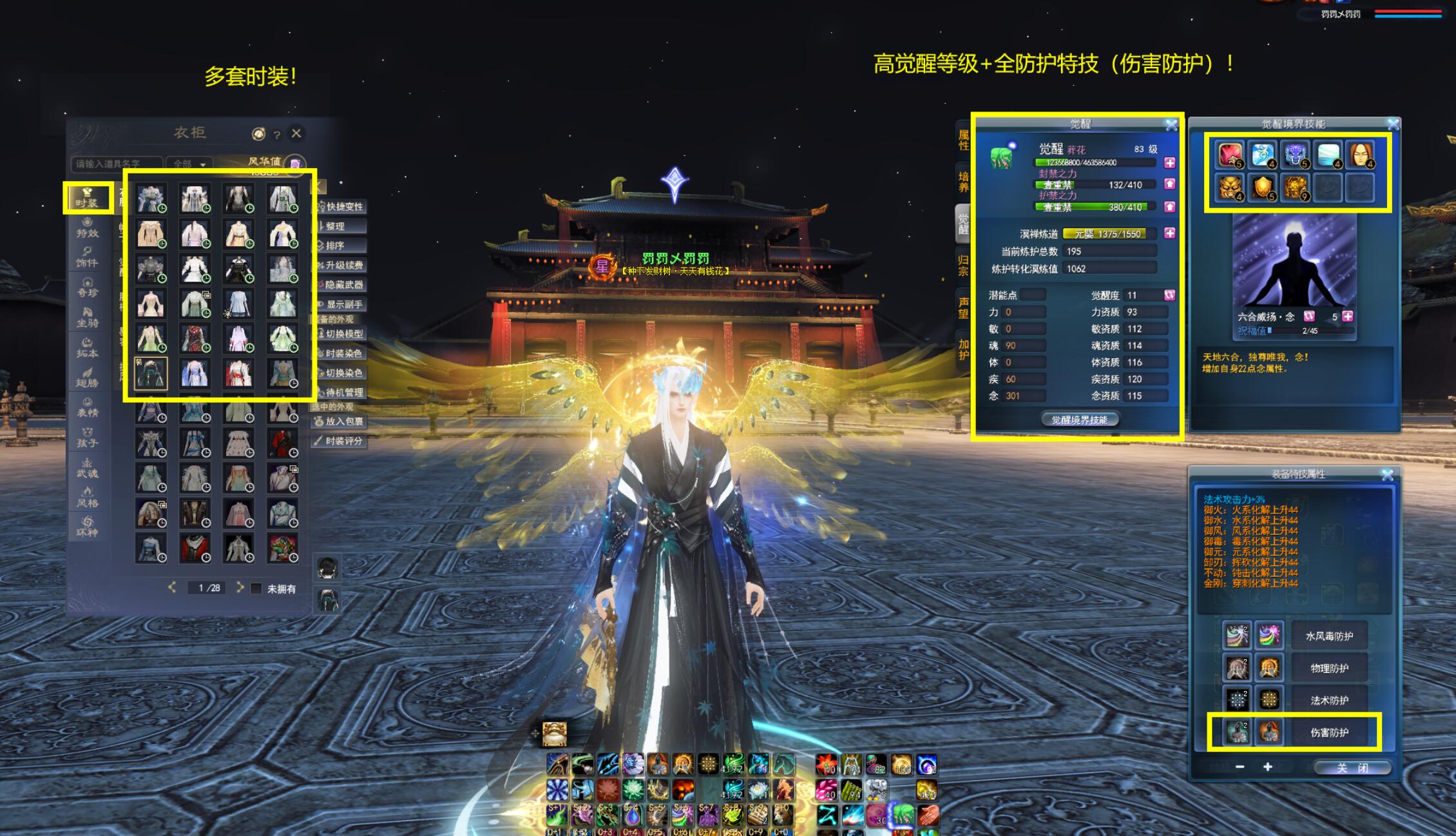This screenshot has width=1456, height=836.
Task: Click the item name search field
Action: click(115, 164)
